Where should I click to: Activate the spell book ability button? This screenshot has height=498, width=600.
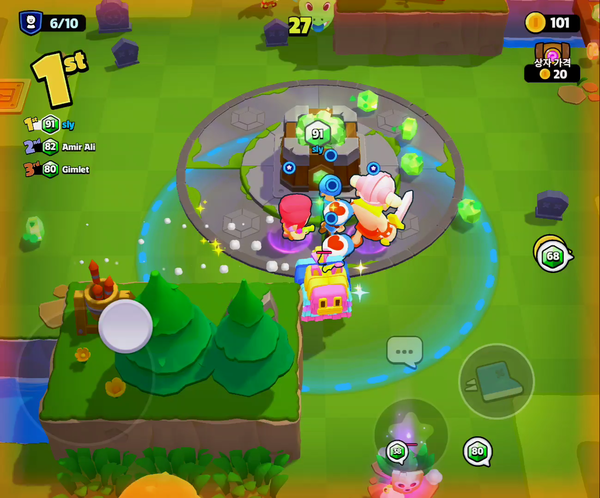(496, 381)
